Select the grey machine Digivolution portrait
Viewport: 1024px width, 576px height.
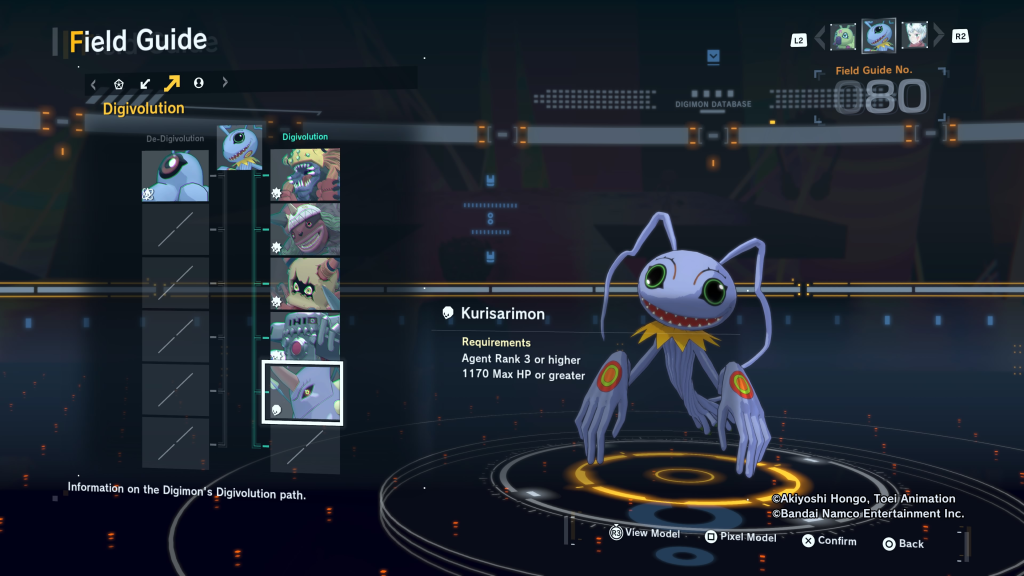click(305, 337)
